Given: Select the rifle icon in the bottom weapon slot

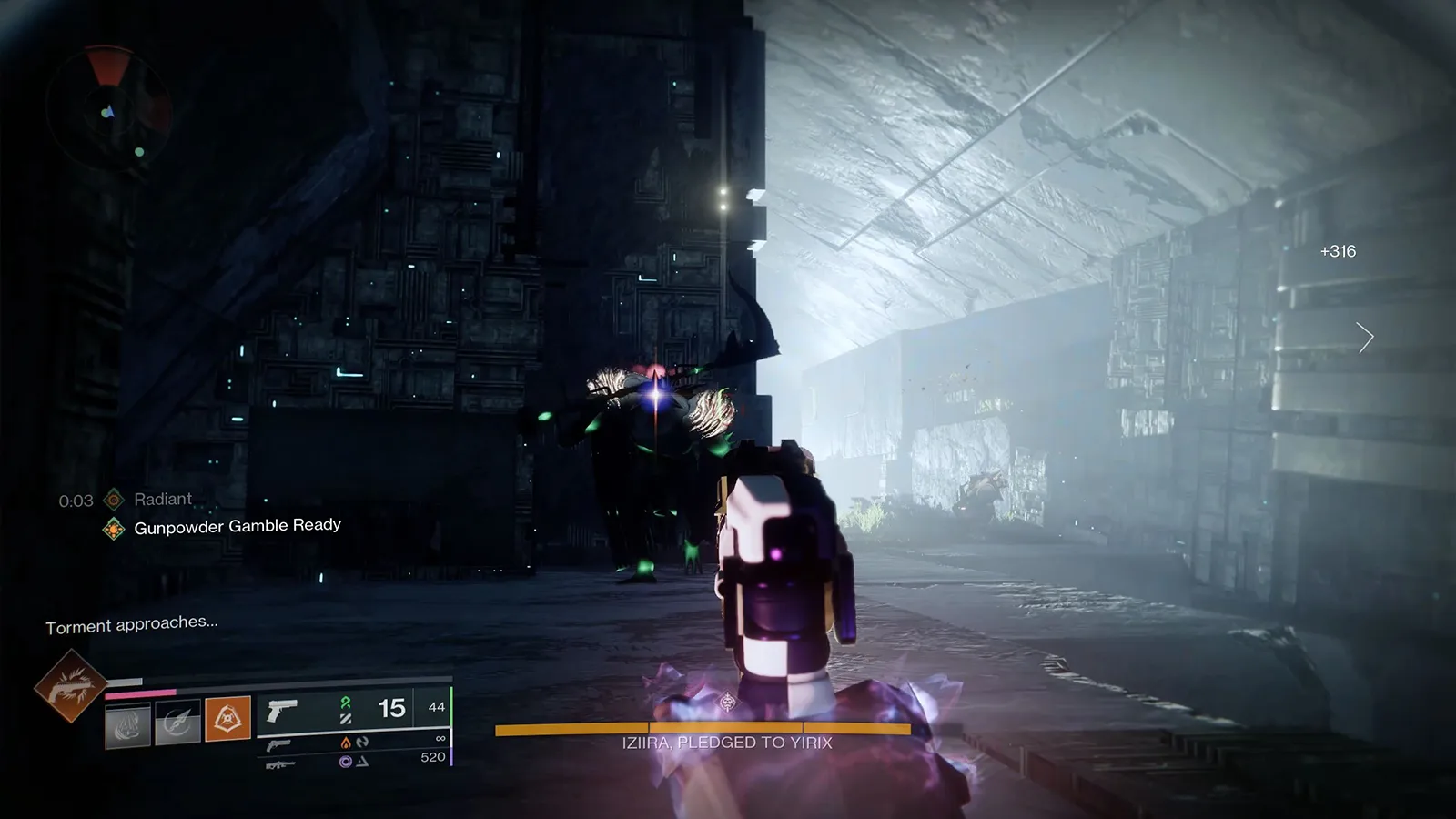Looking at the screenshot, I should [x=280, y=764].
